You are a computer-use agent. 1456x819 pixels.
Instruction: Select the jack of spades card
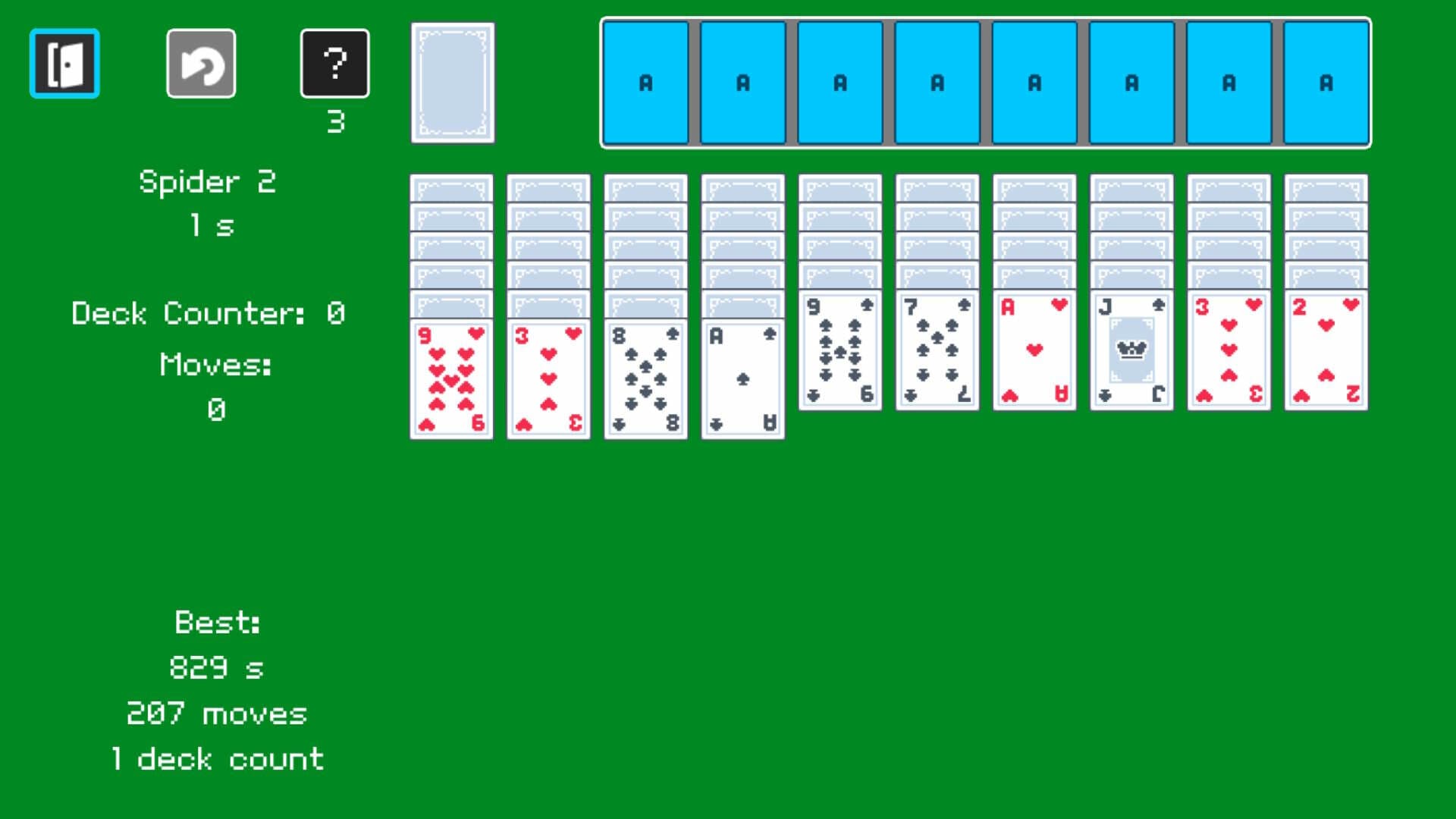pos(1131,353)
